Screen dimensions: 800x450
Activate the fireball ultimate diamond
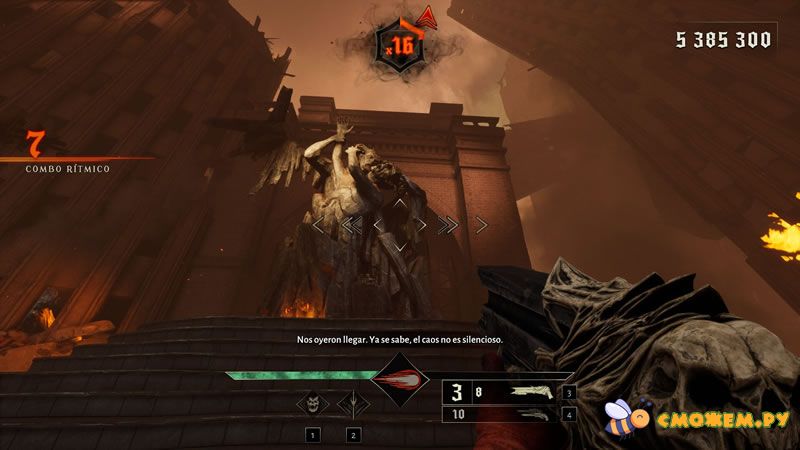click(x=399, y=379)
